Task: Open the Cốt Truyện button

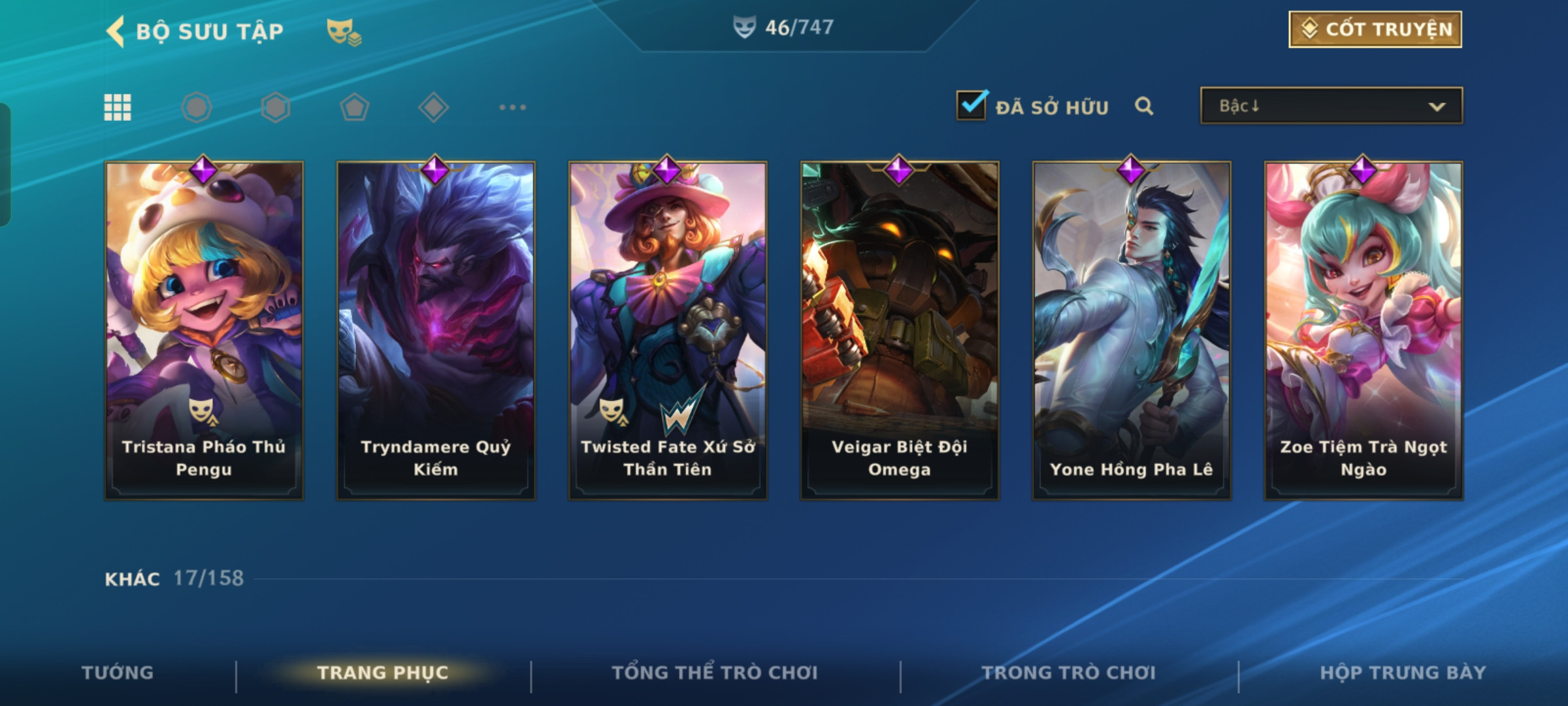Action: click(1375, 29)
